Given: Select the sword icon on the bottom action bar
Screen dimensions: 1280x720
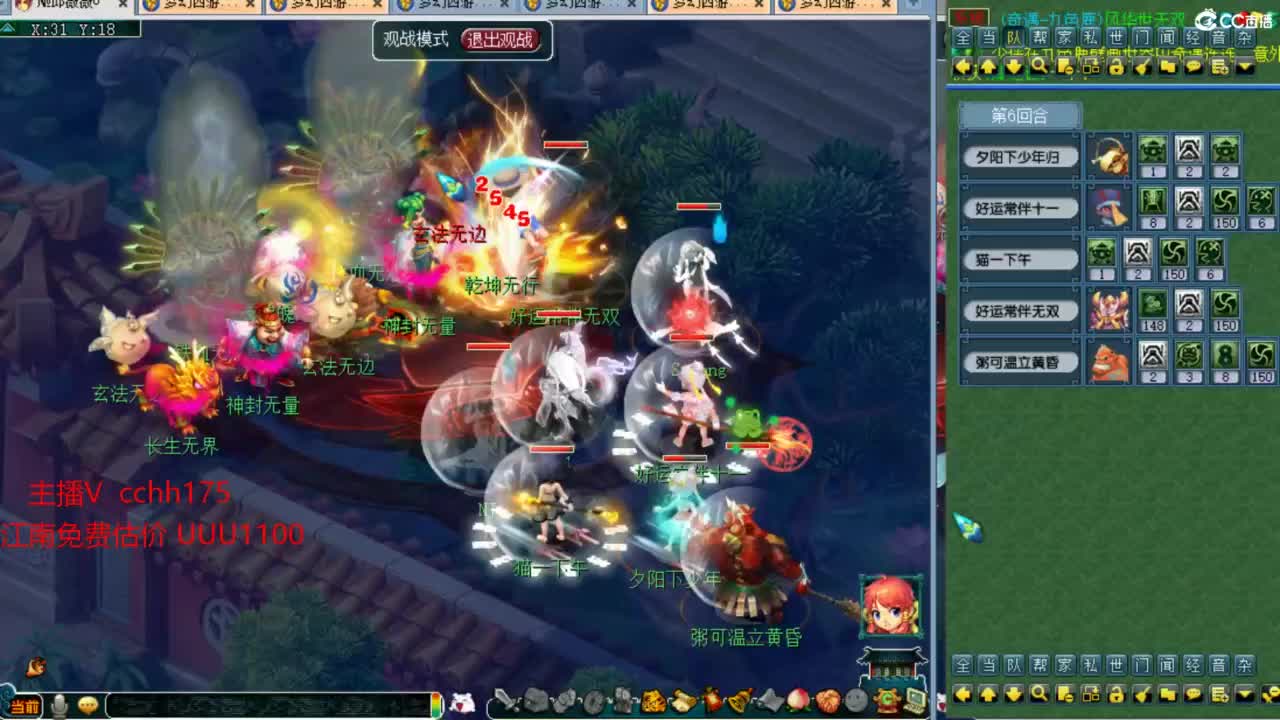Looking at the screenshot, I should coord(506,699).
